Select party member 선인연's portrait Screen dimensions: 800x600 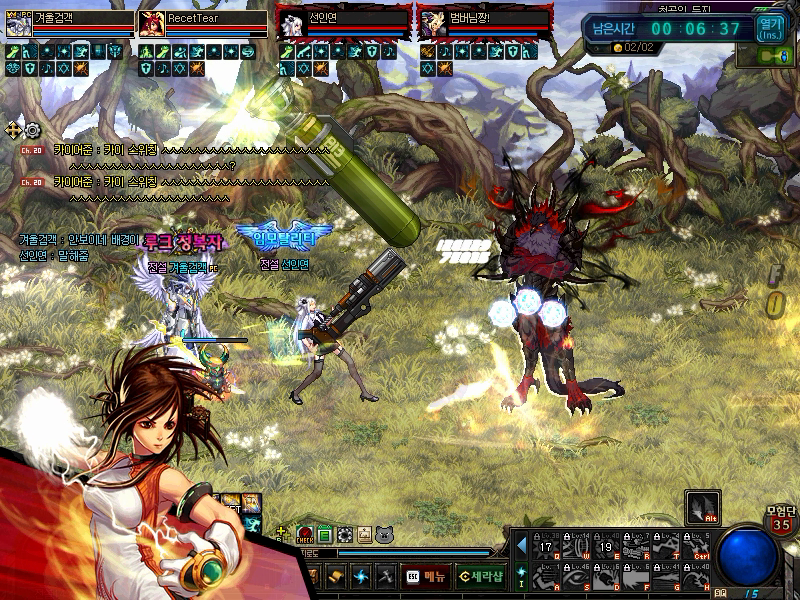click(x=290, y=24)
